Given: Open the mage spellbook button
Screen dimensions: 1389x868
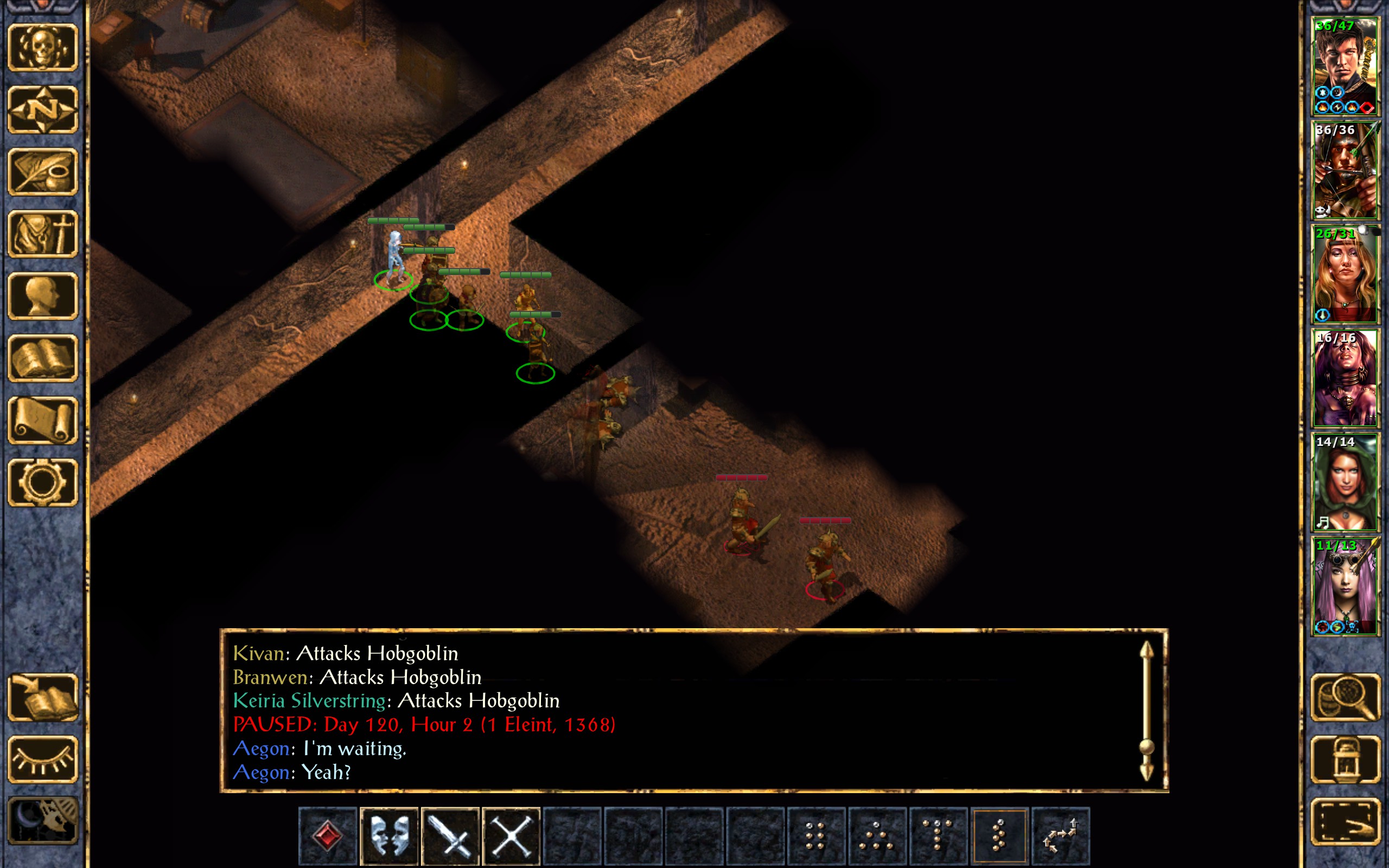Looking at the screenshot, I should coord(43,358).
